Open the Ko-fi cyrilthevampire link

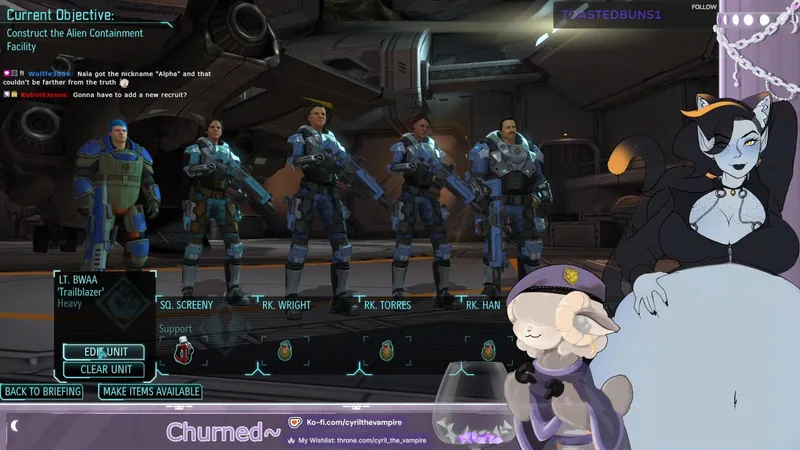[x=345, y=423]
